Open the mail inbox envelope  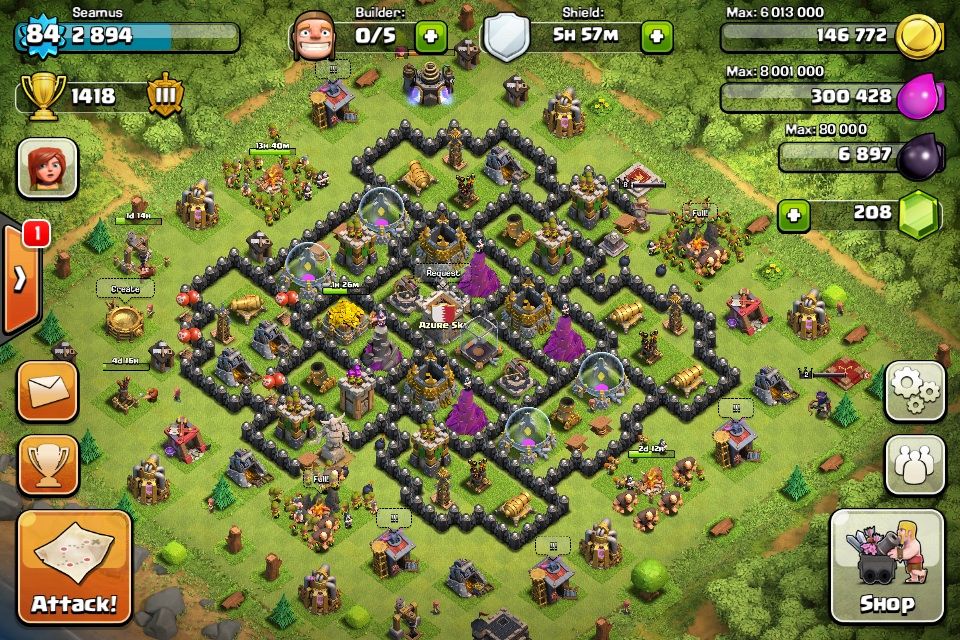pyautogui.click(x=47, y=390)
